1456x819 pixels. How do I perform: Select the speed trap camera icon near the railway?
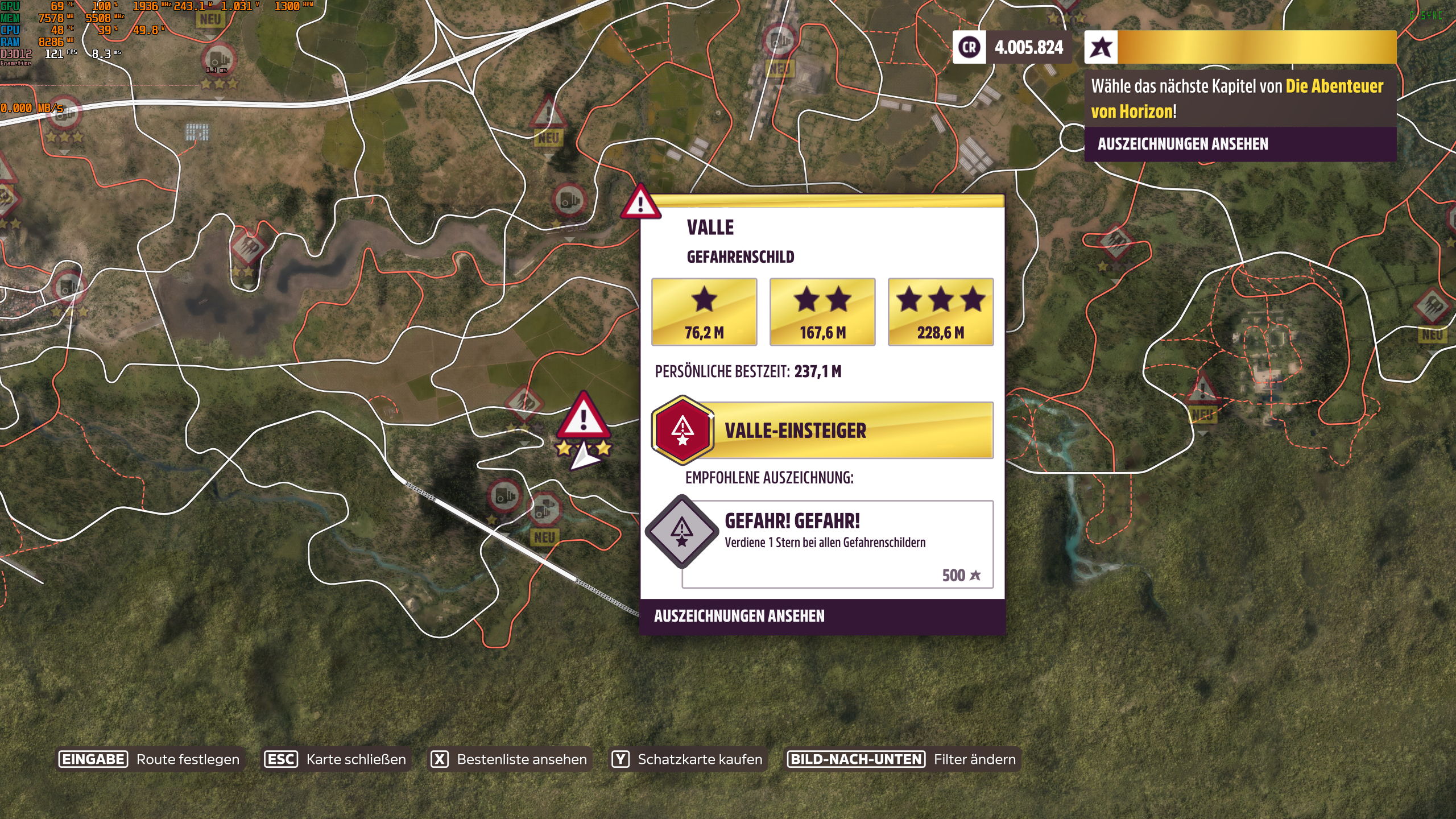(x=505, y=496)
